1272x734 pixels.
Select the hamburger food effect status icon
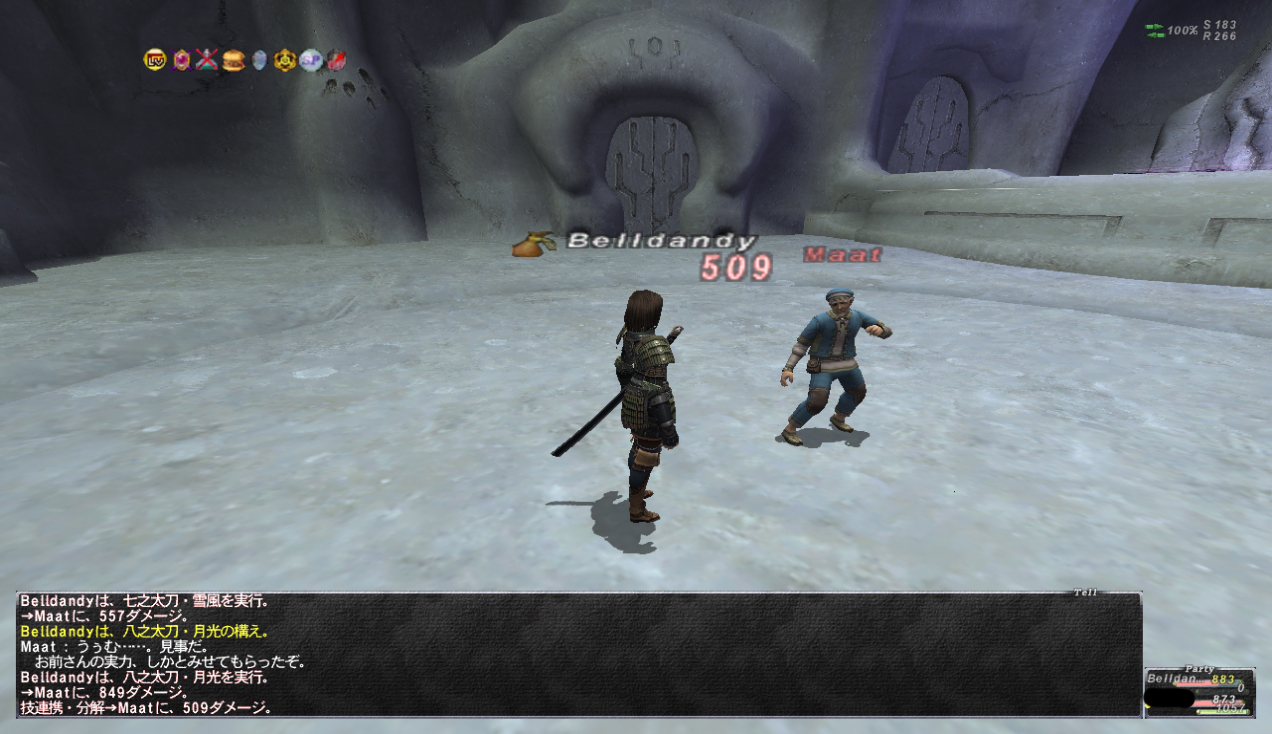tap(233, 60)
